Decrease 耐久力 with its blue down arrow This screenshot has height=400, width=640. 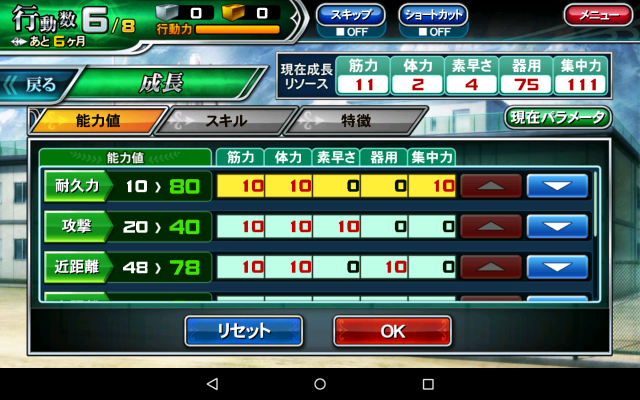[x=556, y=186]
